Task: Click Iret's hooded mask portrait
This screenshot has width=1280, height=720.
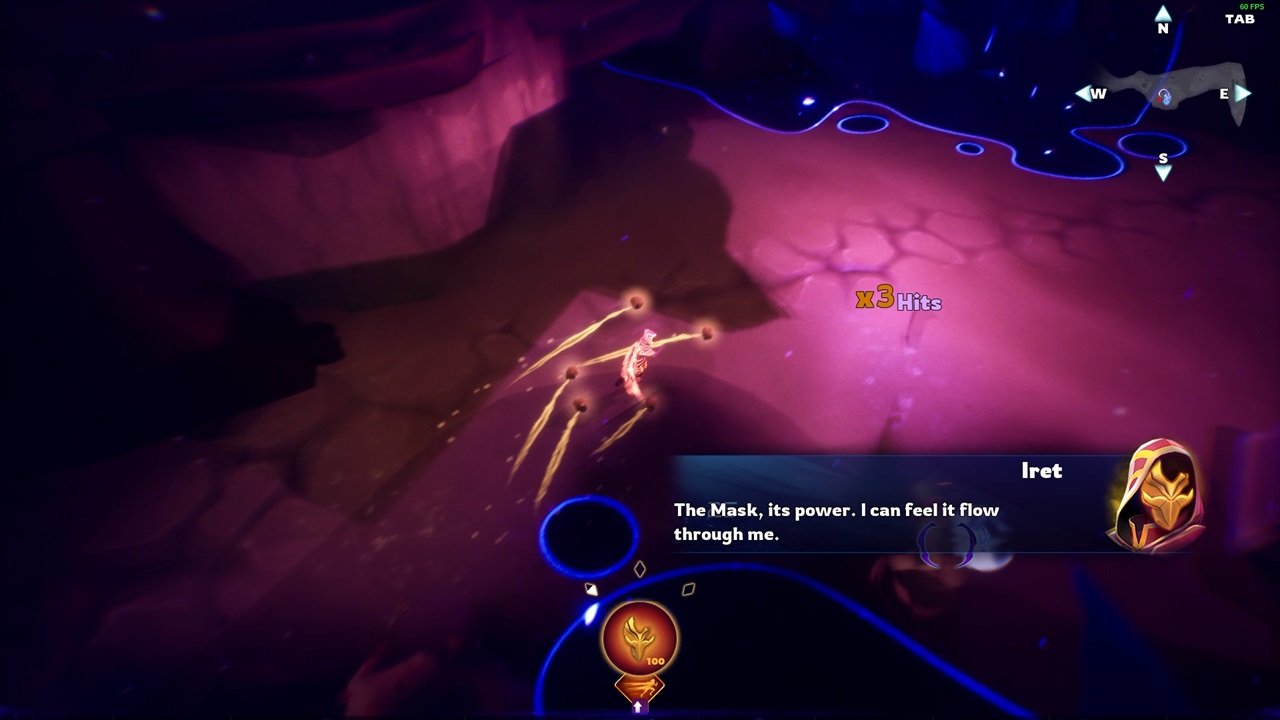Action: [x=1157, y=495]
